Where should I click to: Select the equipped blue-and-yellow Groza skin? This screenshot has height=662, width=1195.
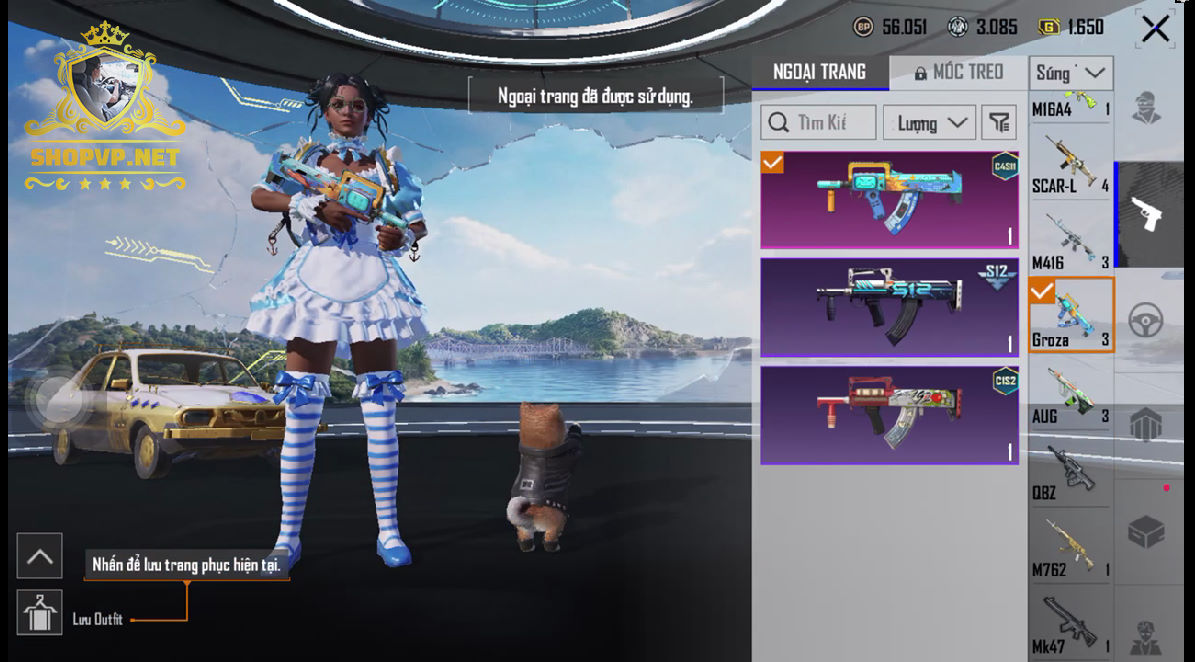point(889,200)
